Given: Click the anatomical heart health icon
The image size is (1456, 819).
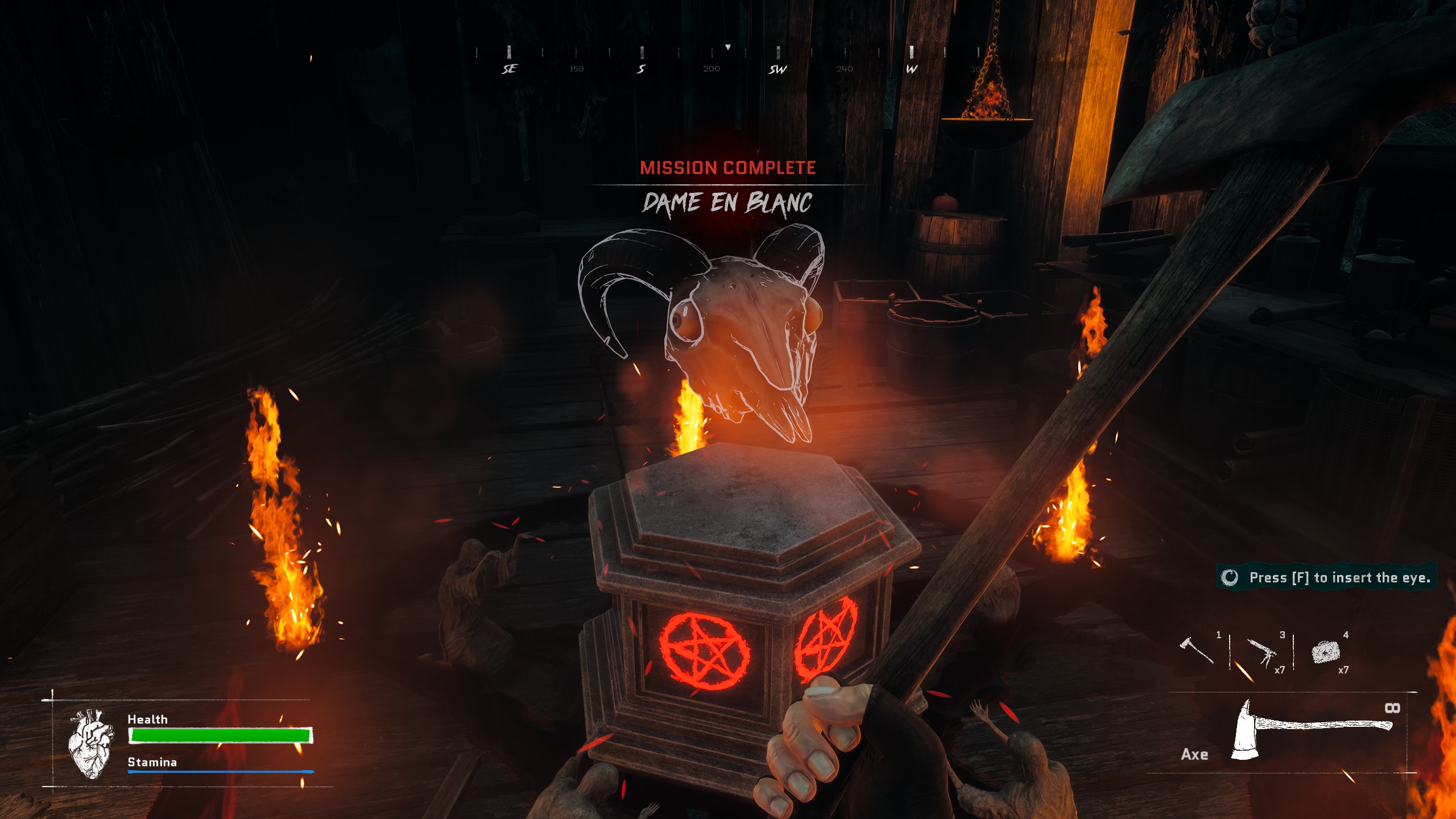Looking at the screenshot, I should point(90,743).
